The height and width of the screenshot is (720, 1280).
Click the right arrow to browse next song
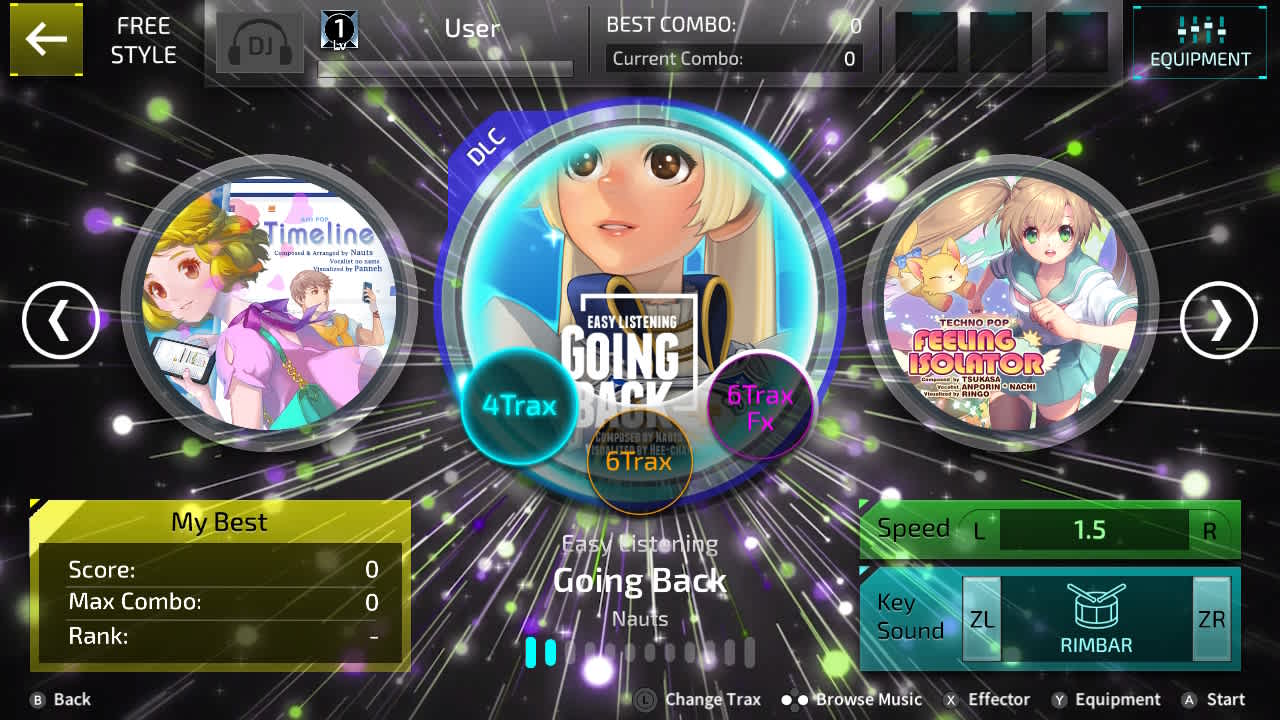pyautogui.click(x=1219, y=320)
